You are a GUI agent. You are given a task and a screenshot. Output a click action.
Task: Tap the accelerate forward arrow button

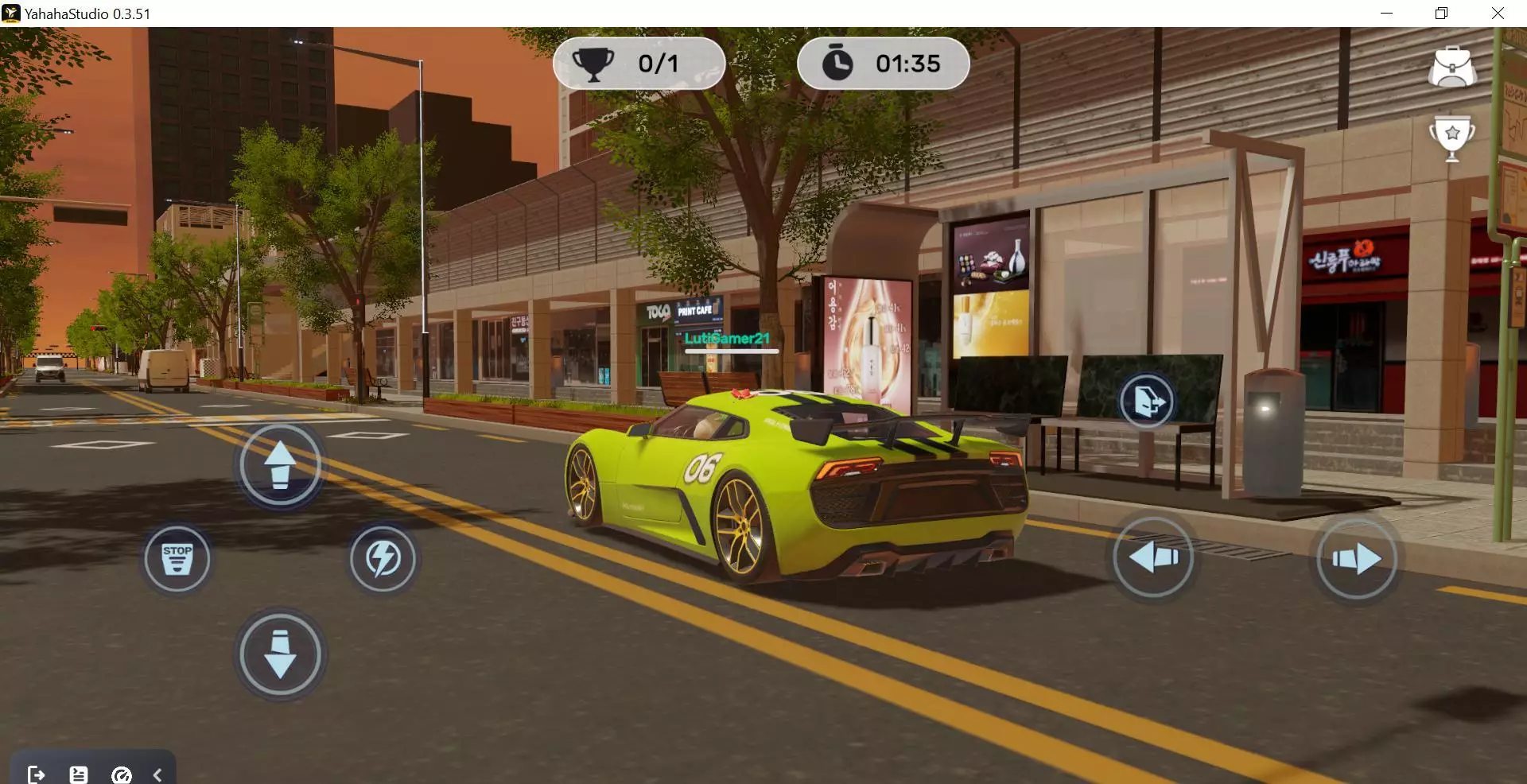coord(280,465)
